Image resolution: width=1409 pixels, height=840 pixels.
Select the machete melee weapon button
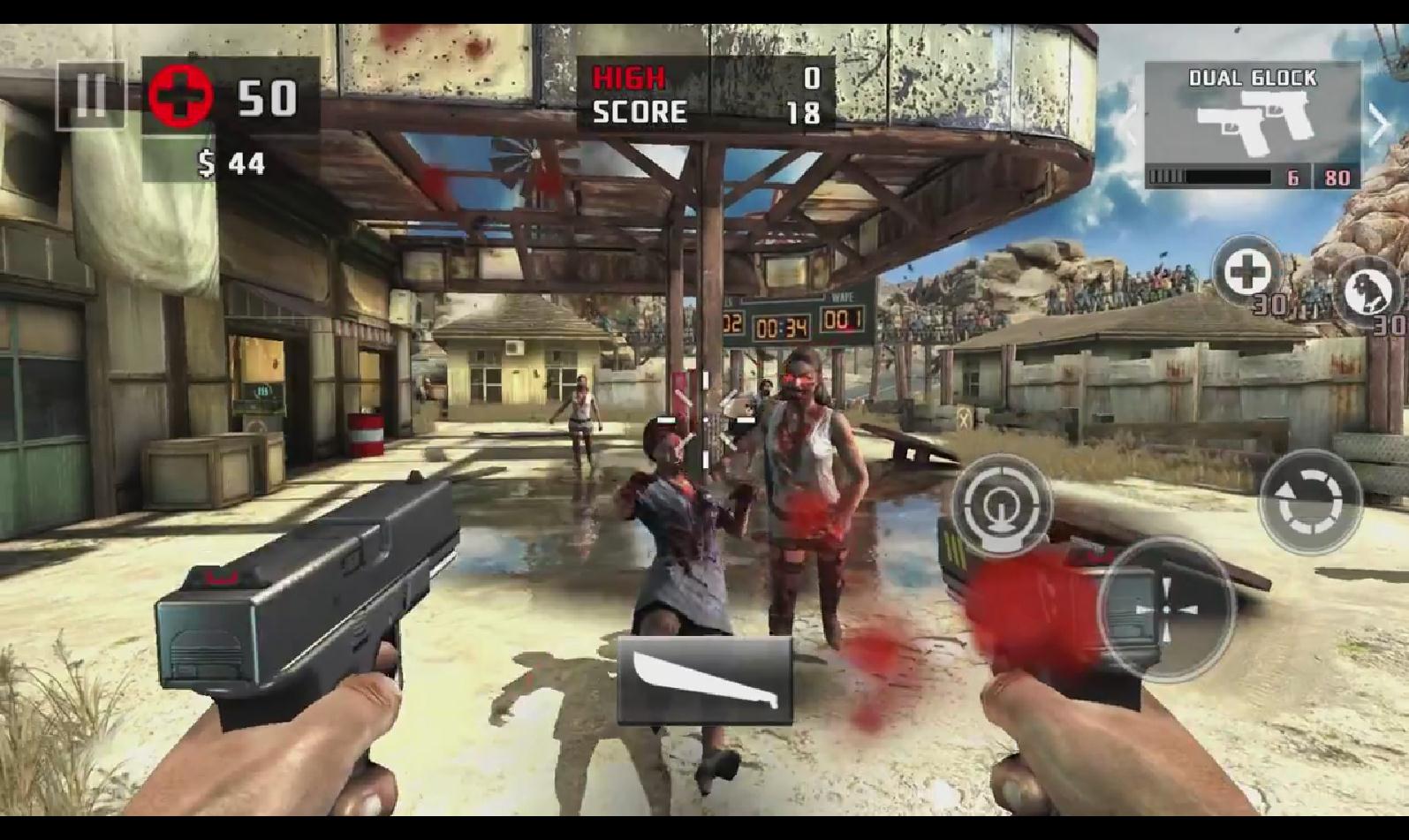705,679
